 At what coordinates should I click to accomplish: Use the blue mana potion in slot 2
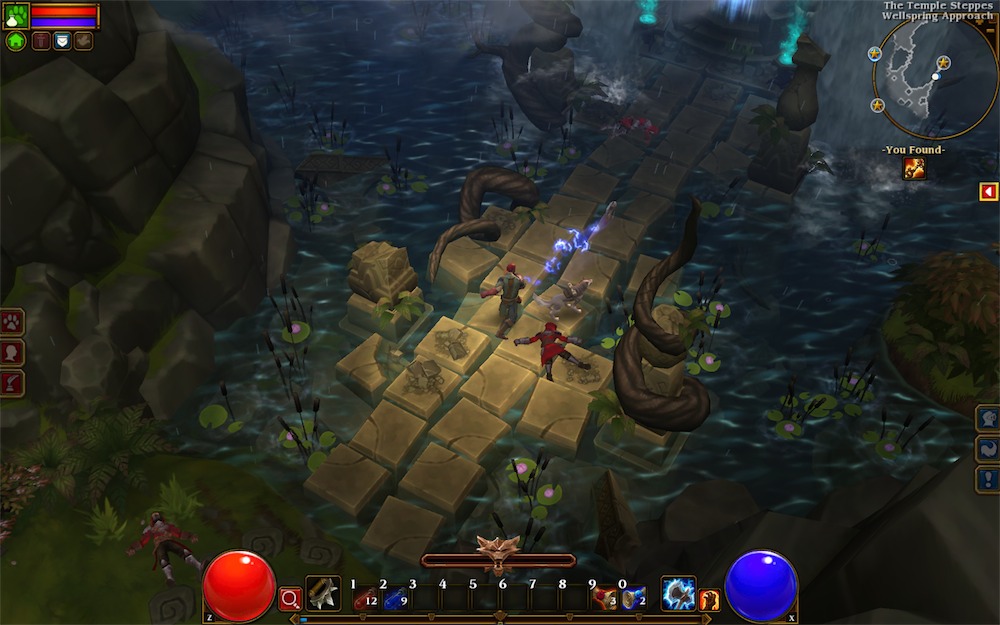coord(394,598)
